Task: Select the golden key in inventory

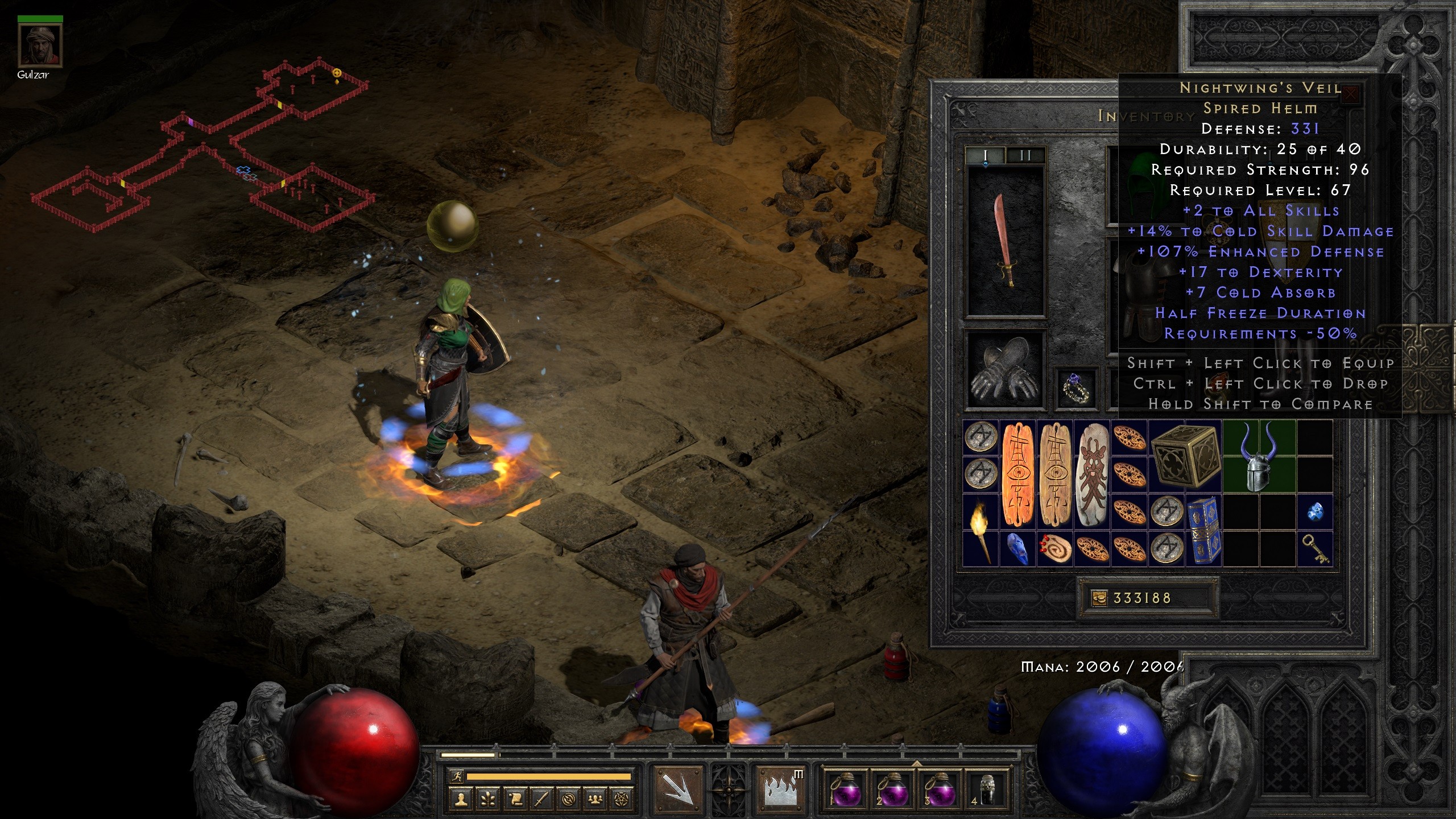Action: click(x=1314, y=549)
